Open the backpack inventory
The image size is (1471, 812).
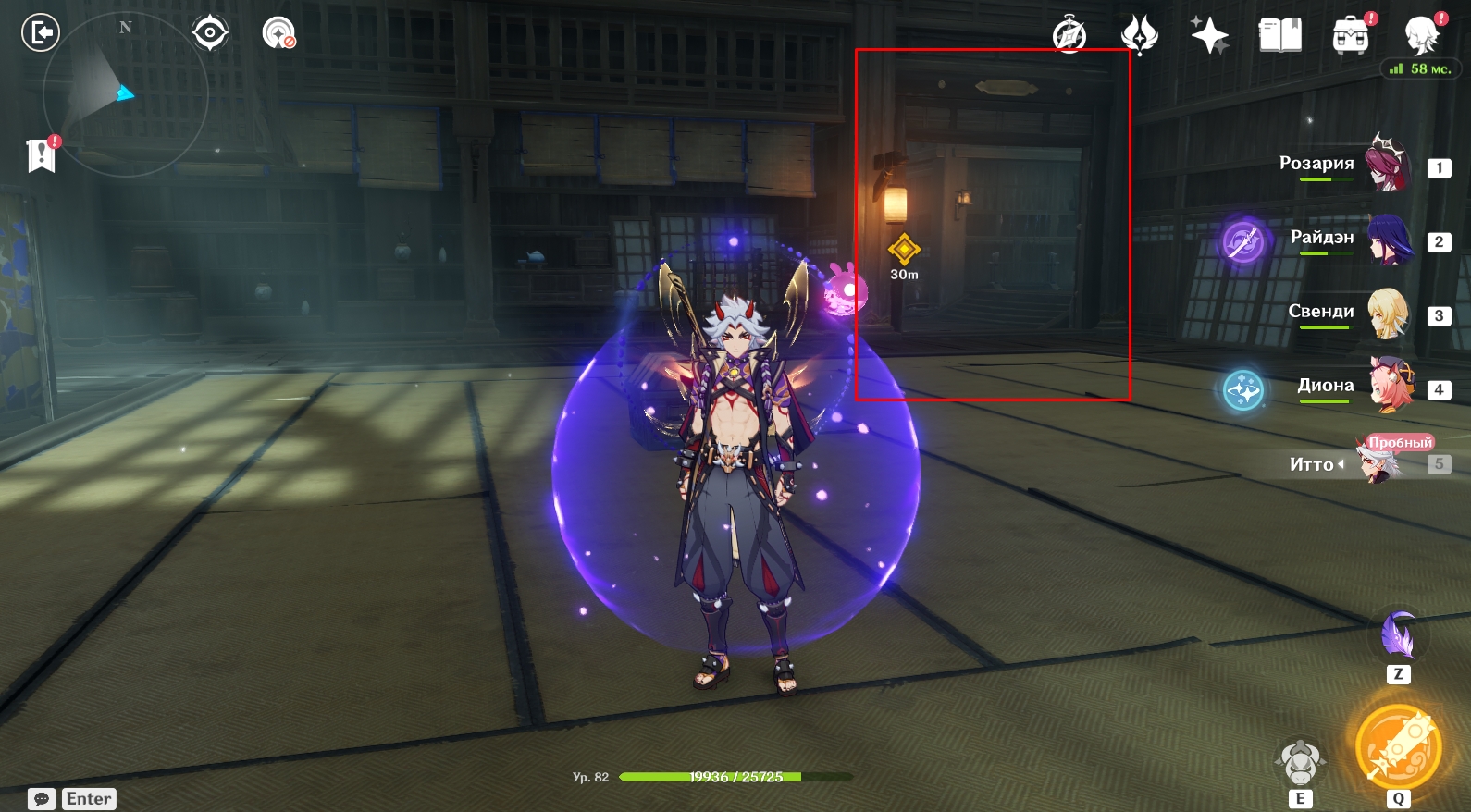[x=1351, y=35]
